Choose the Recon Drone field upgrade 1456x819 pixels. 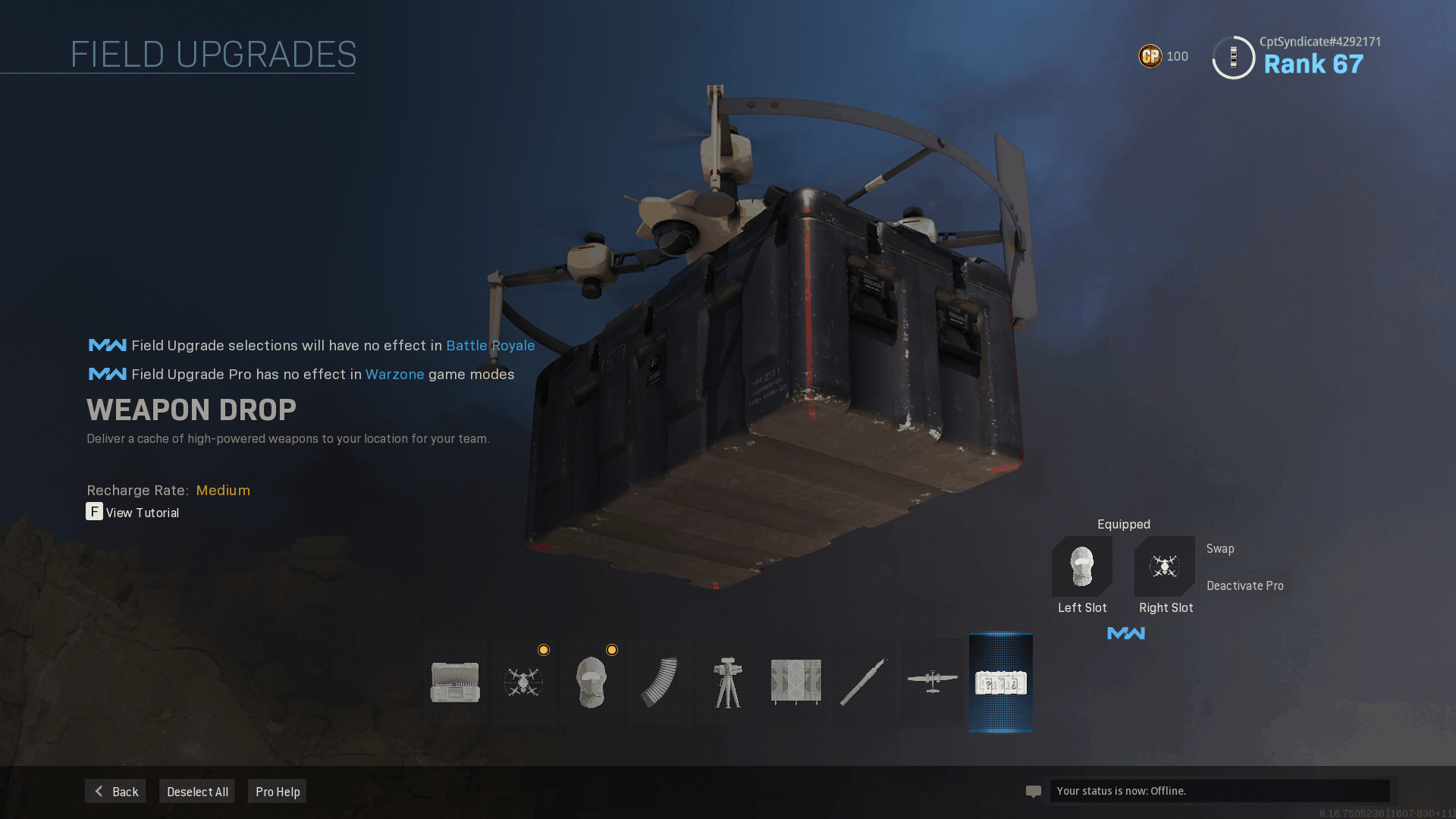[523, 682]
